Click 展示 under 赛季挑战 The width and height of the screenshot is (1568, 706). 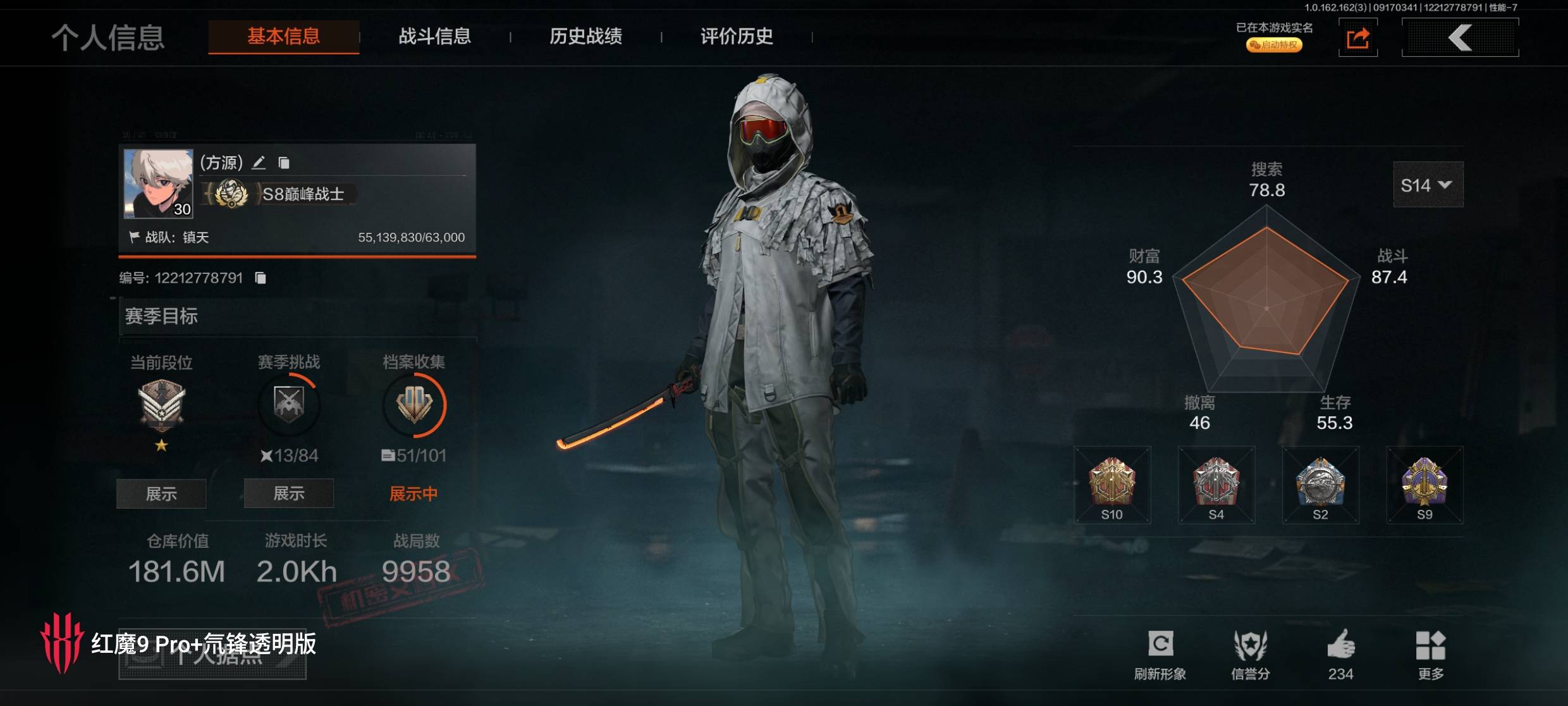(x=289, y=493)
